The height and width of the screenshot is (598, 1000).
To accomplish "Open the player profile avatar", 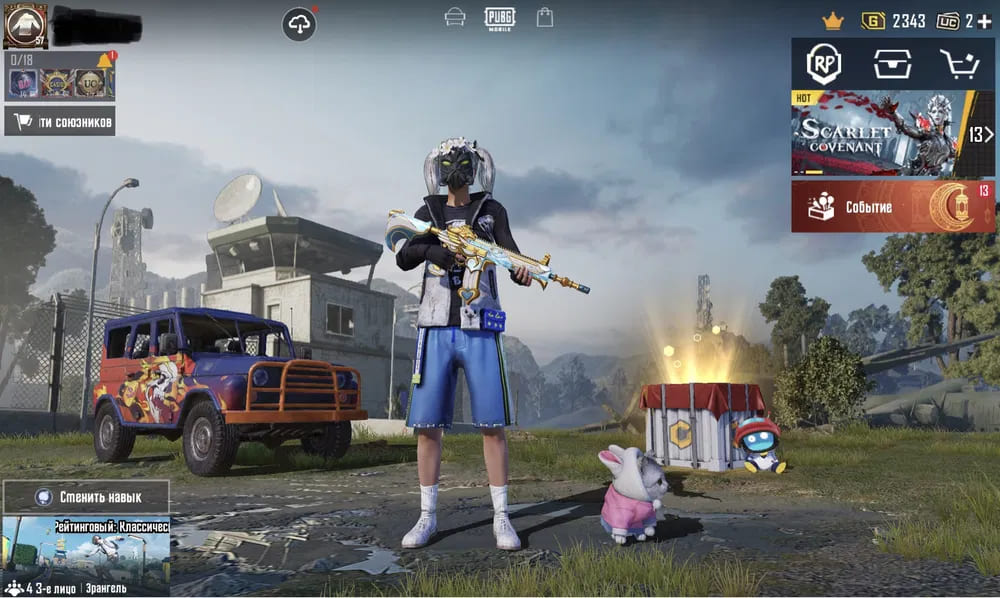I will [25, 25].
